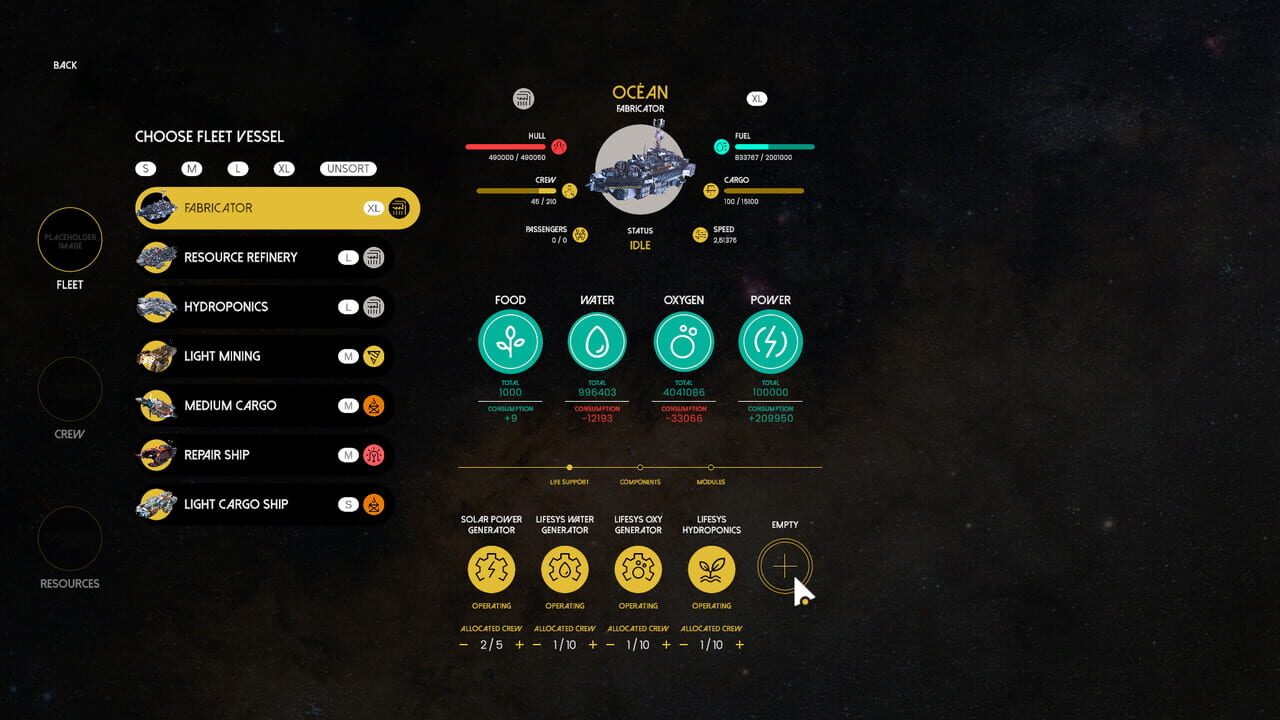Click the UNSORT button
1280x720 pixels.
348,168
